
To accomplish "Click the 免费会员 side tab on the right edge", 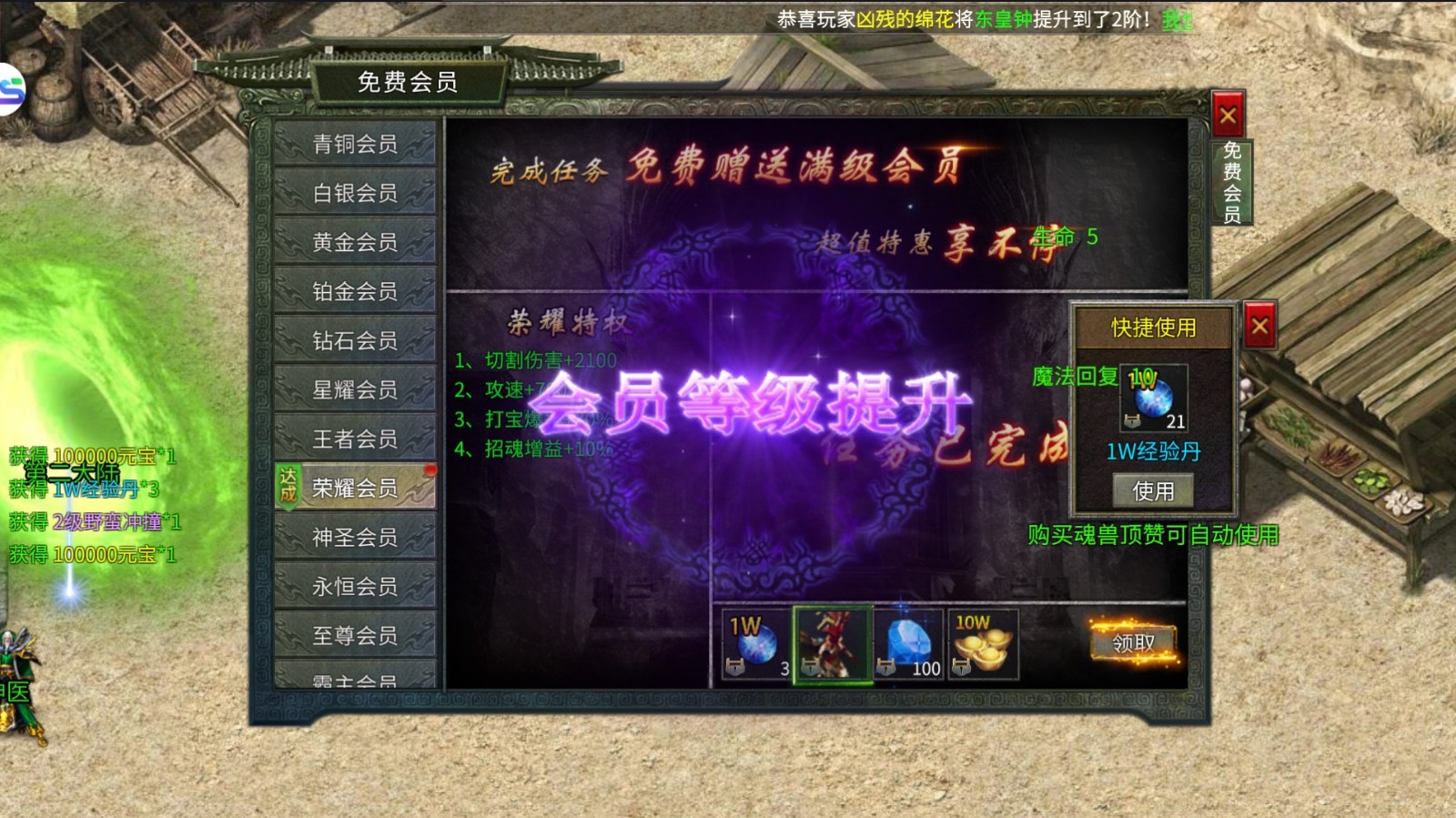I will [x=1234, y=182].
